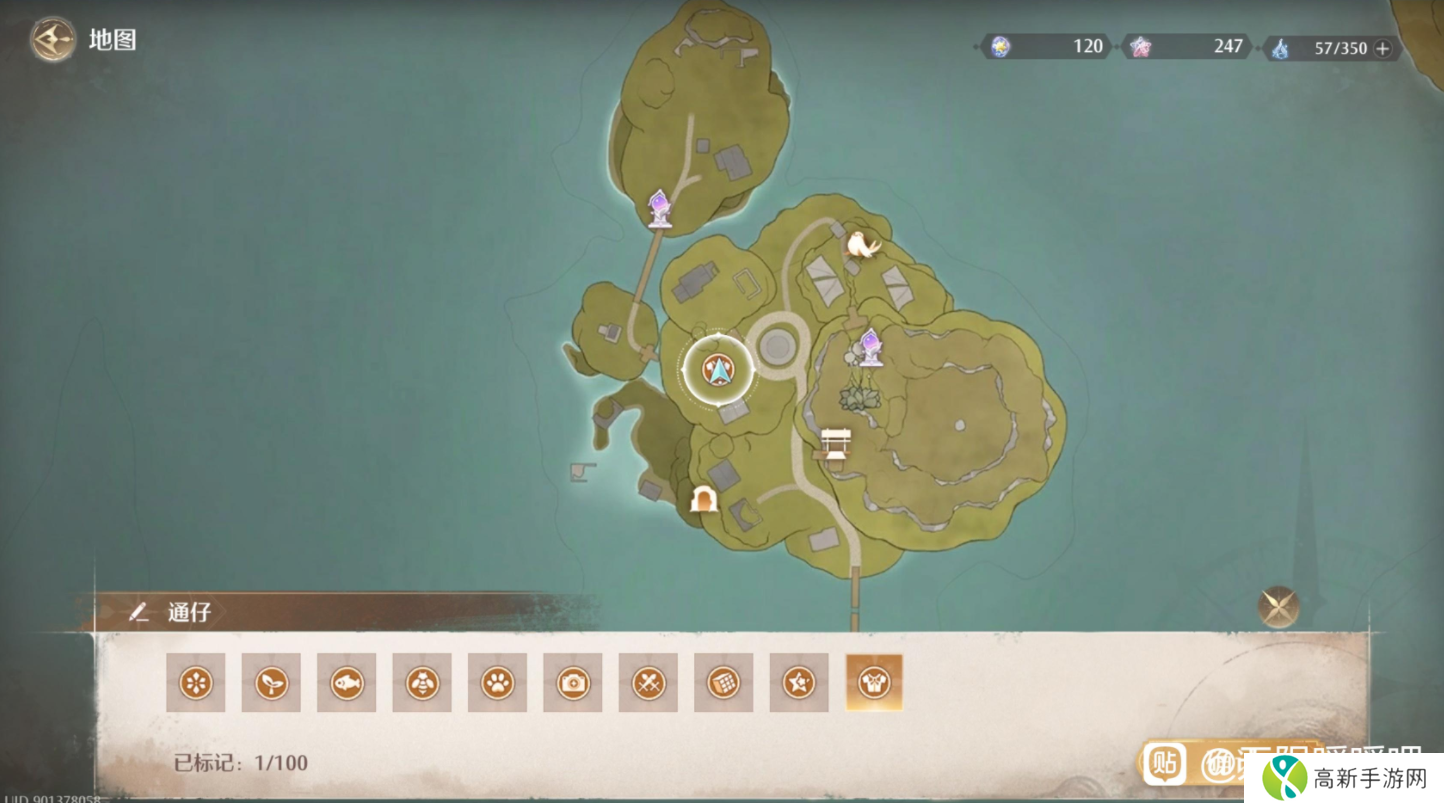Pick the crossed swords marker icon
The width and height of the screenshot is (1444, 803).
point(649,683)
